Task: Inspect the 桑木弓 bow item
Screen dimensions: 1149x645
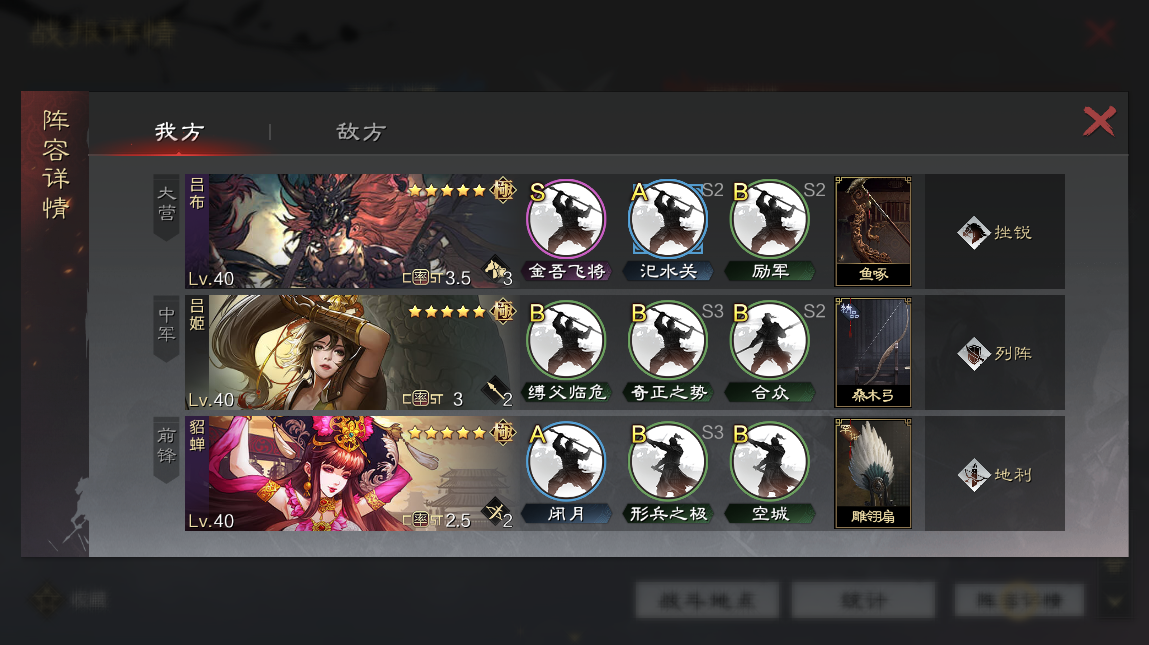Action: (x=873, y=352)
